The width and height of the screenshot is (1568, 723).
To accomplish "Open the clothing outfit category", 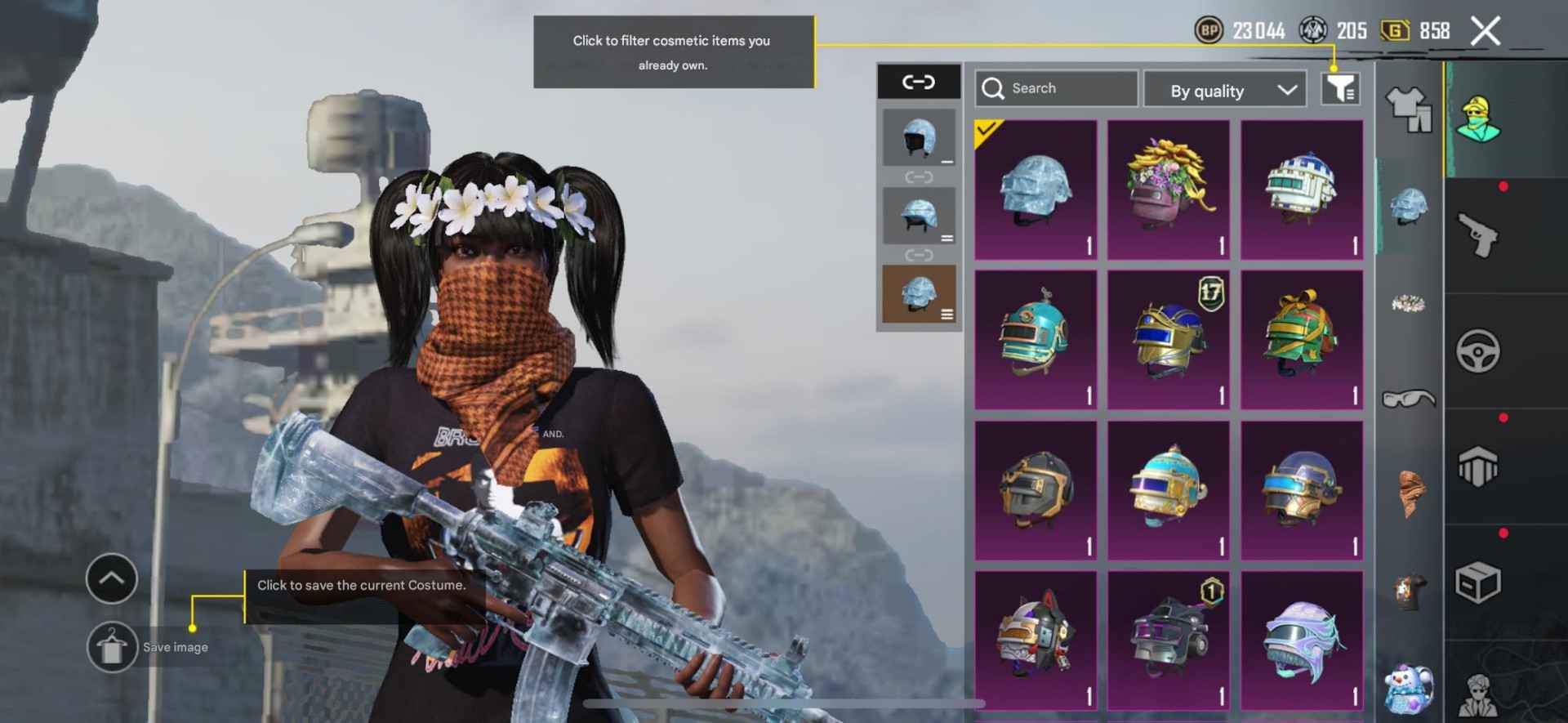I will 1409,109.
